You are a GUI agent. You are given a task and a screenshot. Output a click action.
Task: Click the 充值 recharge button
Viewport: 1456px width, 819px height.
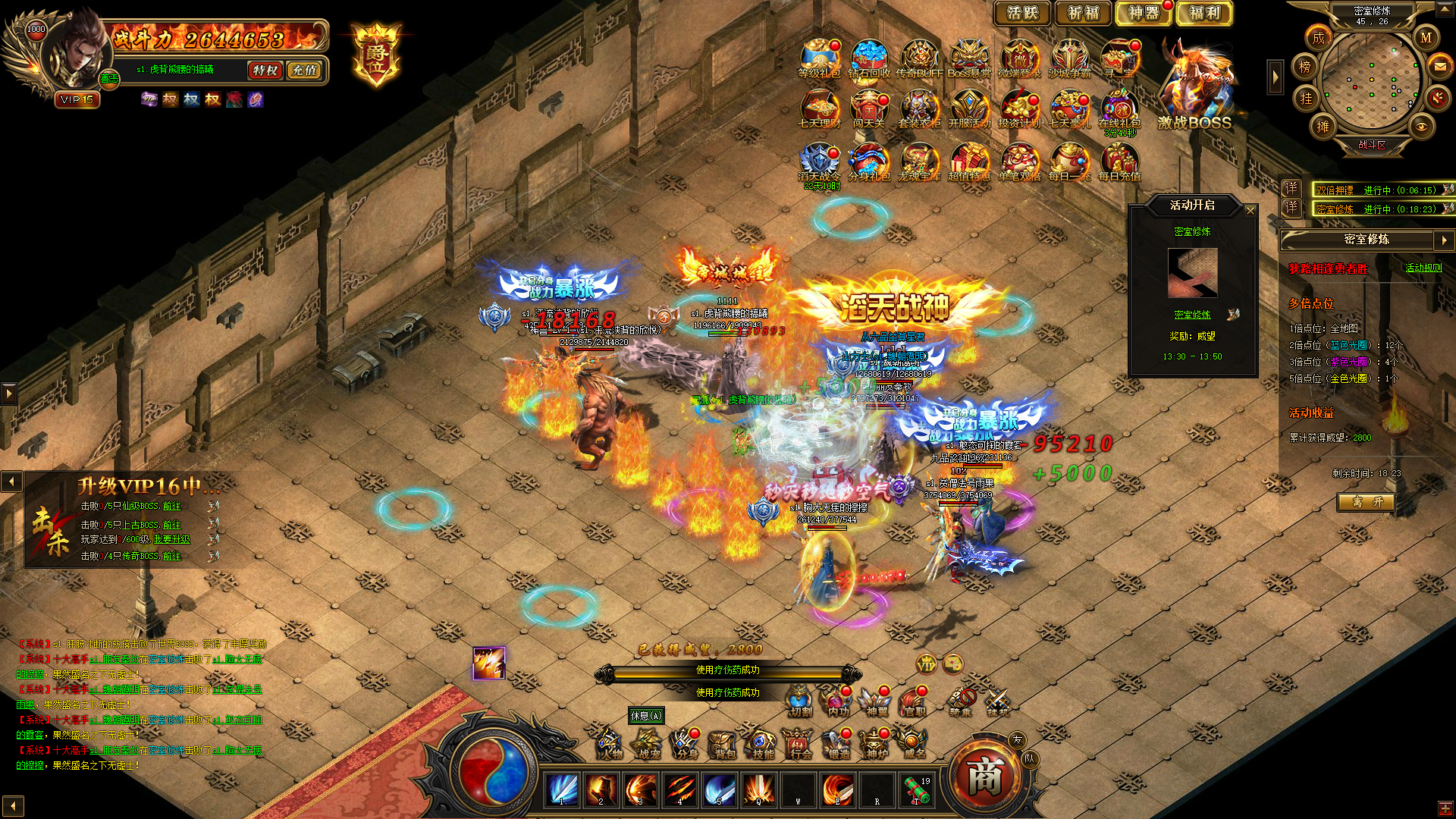click(305, 71)
